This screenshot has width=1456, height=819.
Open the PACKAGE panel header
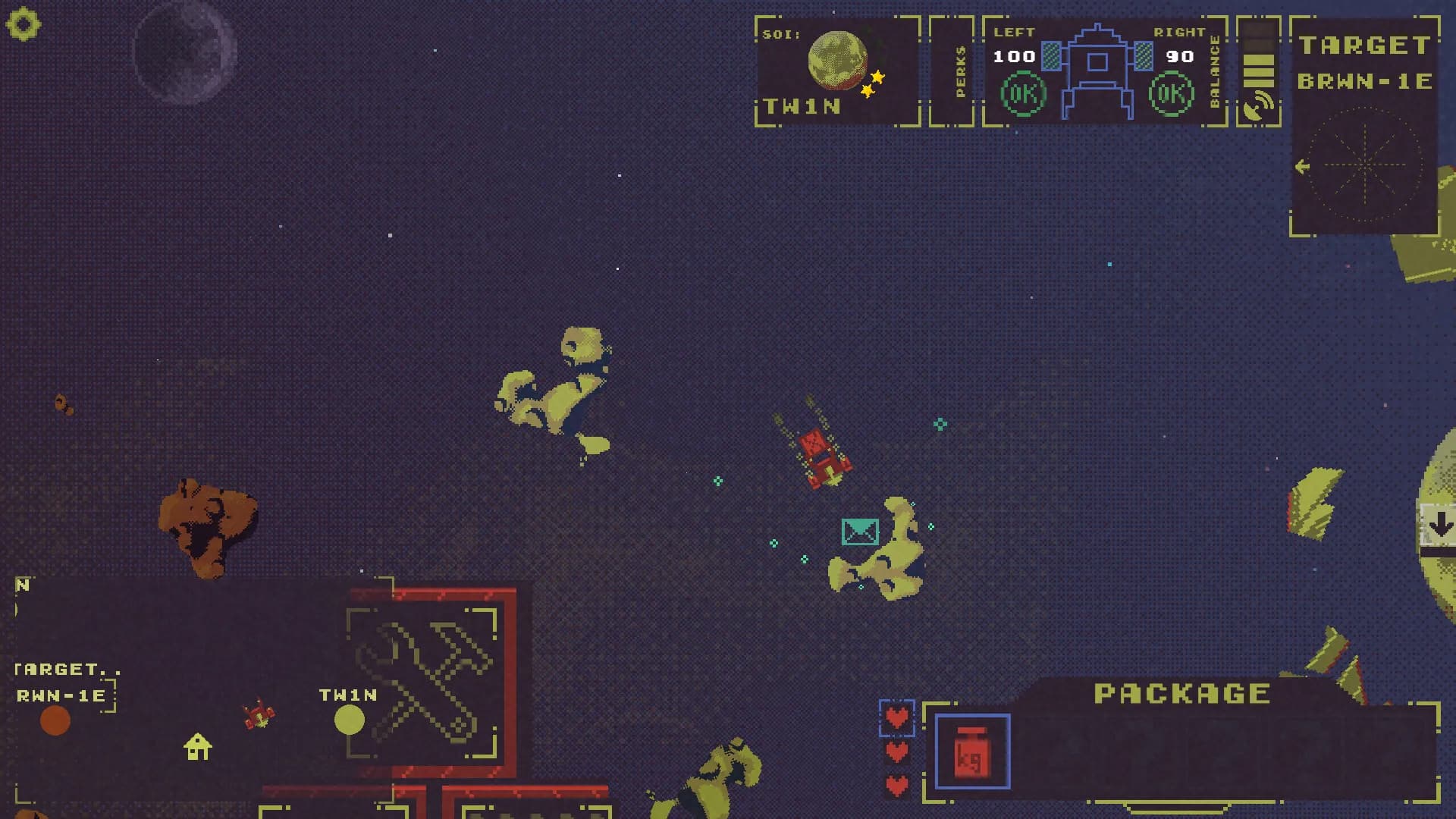[x=1181, y=693]
